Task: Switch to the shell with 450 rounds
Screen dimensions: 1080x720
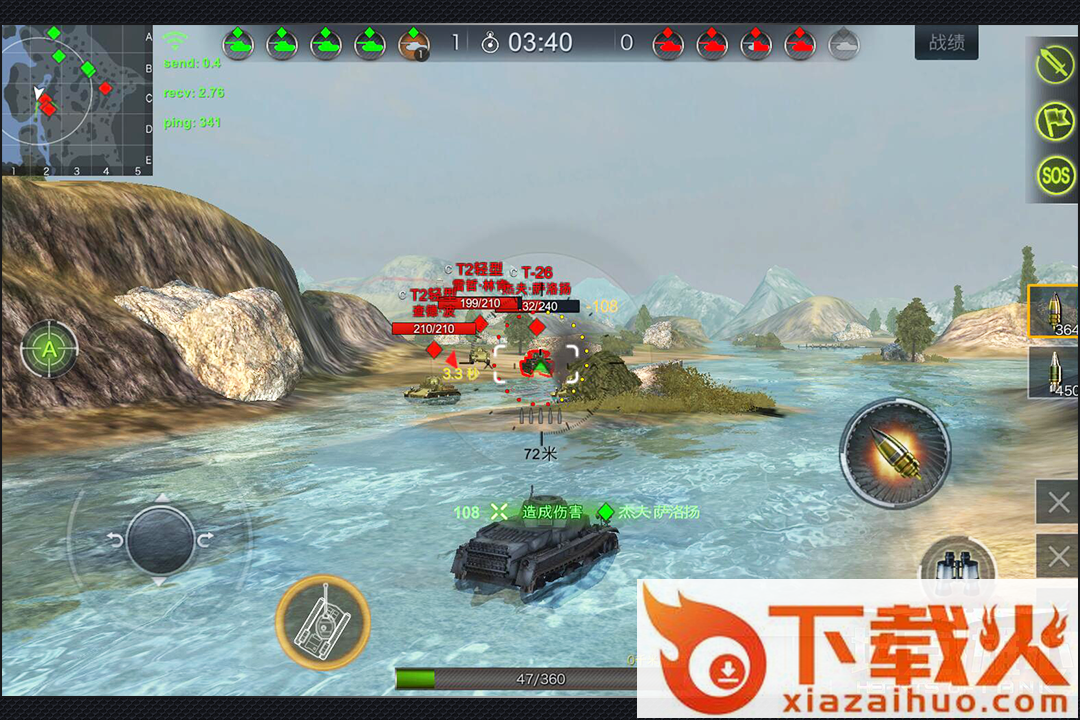Action: (x=1055, y=372)
